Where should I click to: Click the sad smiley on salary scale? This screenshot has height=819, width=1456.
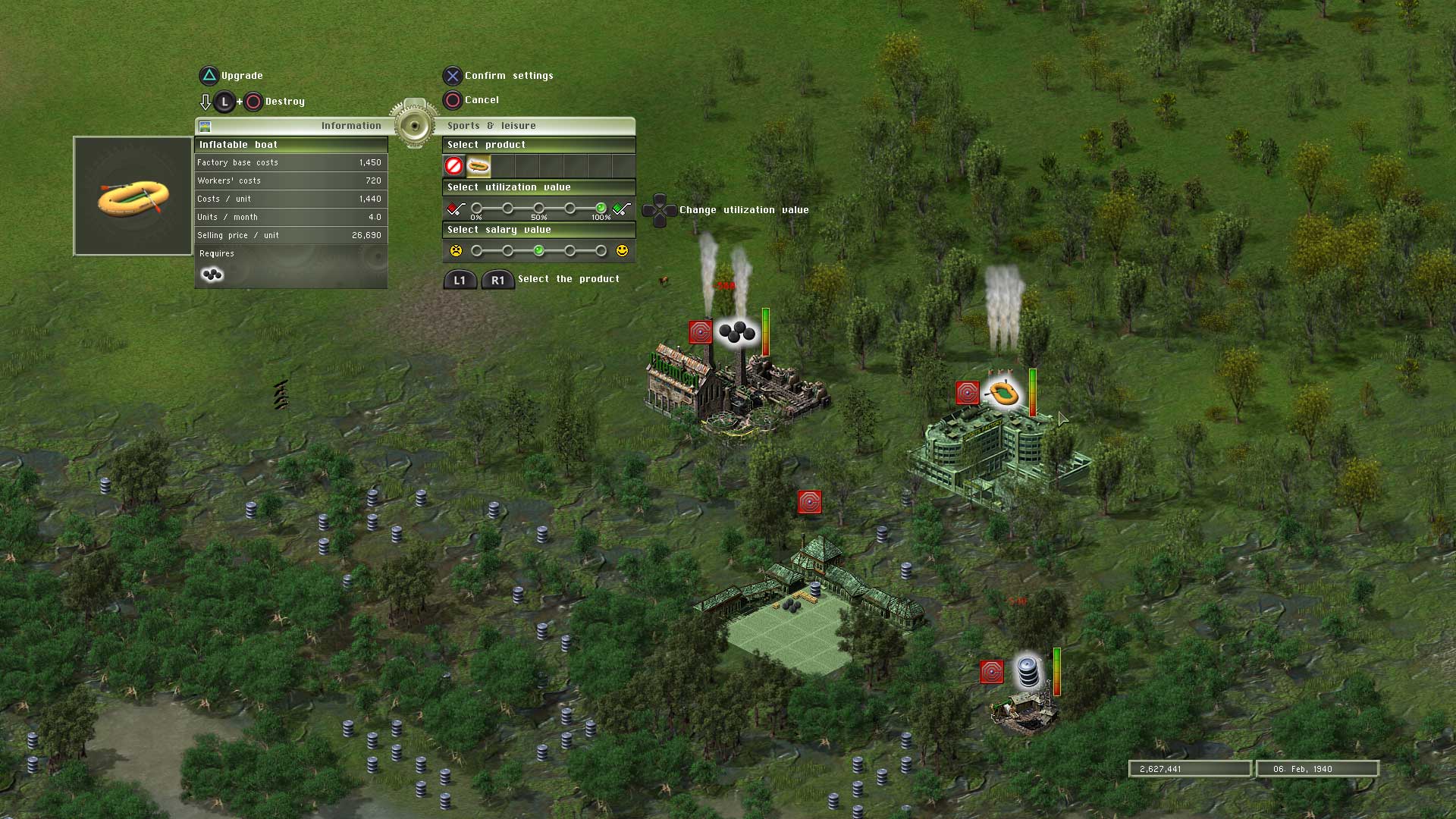456,249
